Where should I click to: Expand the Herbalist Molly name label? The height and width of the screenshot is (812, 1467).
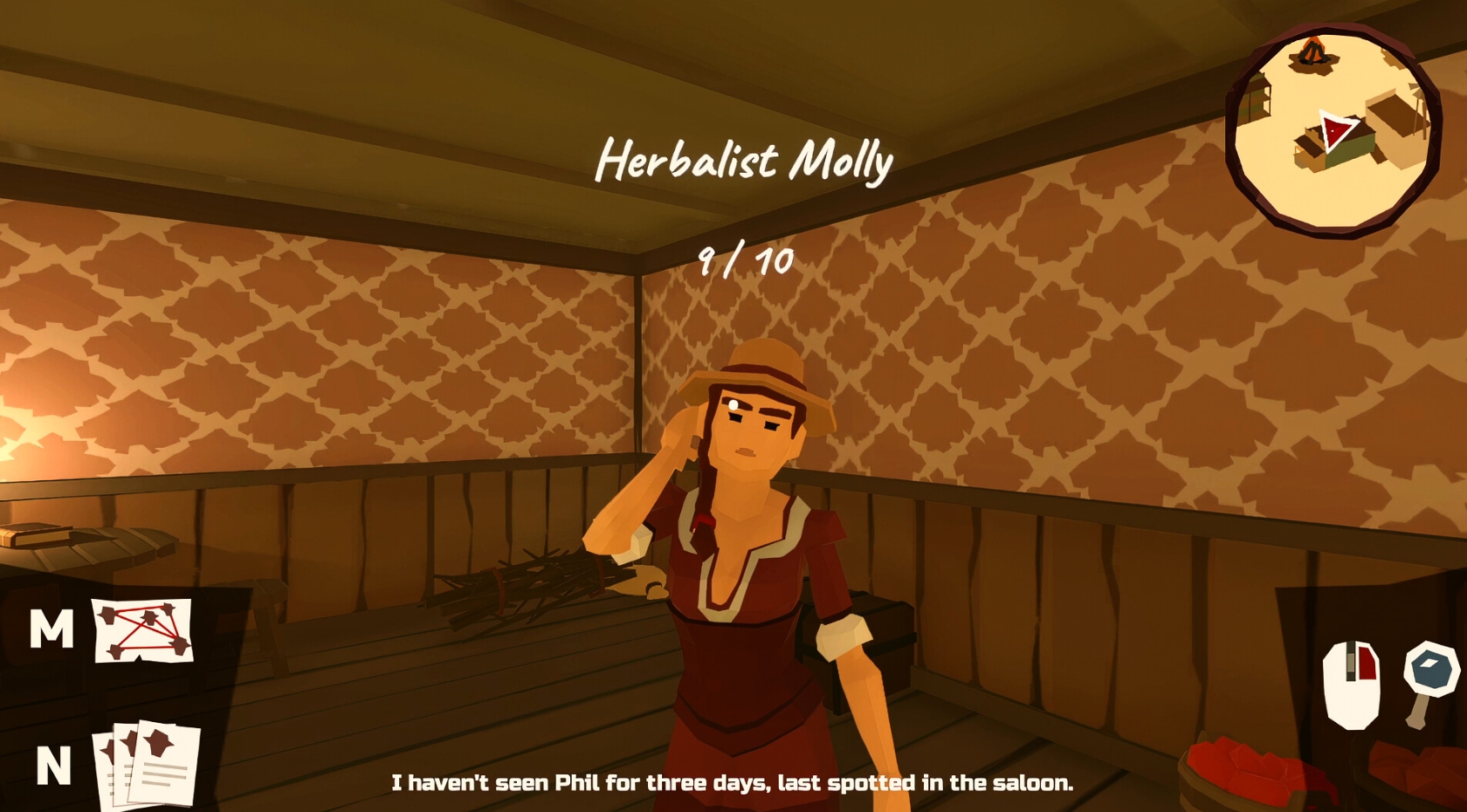(x=744, y=161)
